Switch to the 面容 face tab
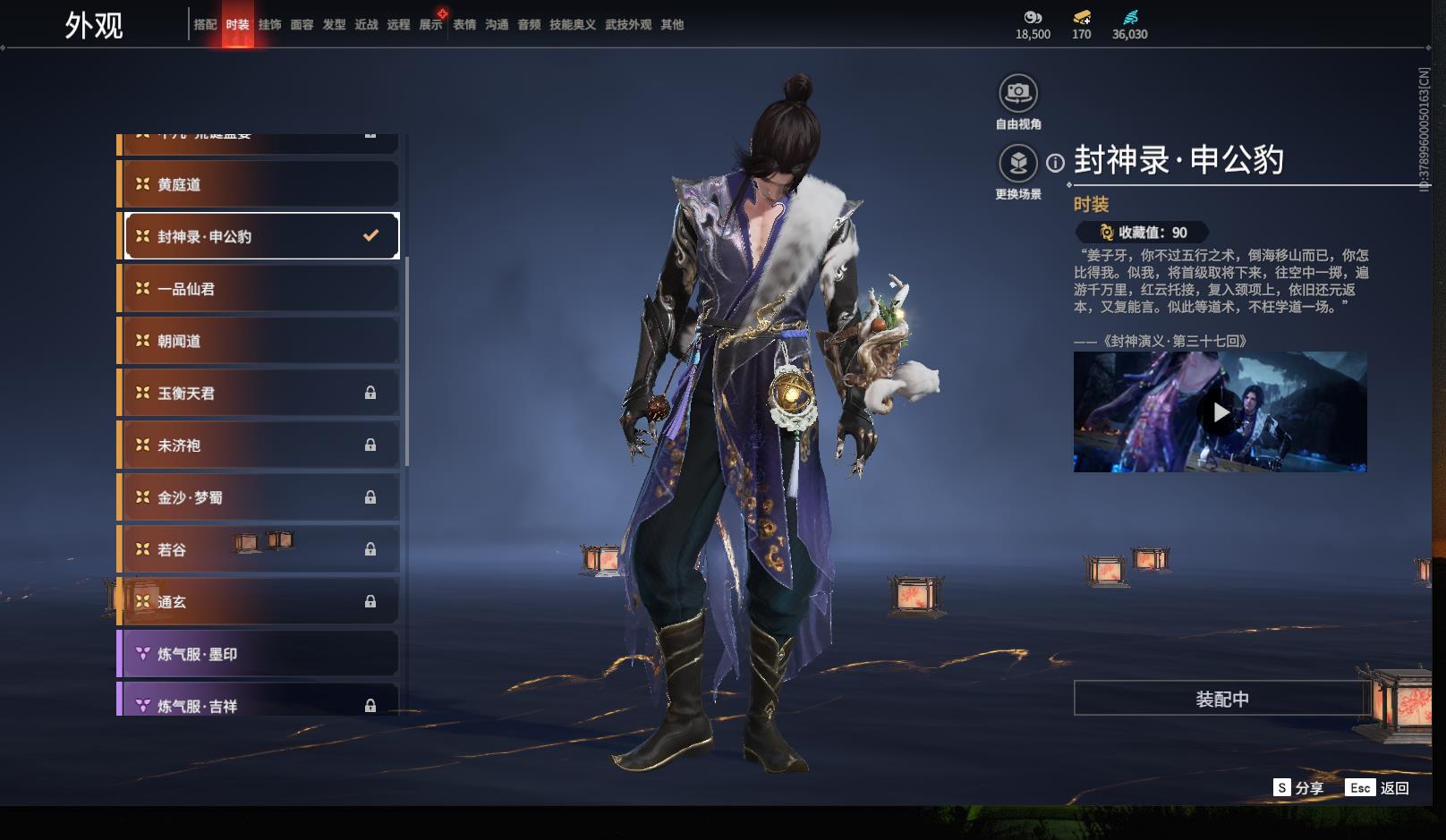The image size is (1446, 840). (x=302, y=25)
